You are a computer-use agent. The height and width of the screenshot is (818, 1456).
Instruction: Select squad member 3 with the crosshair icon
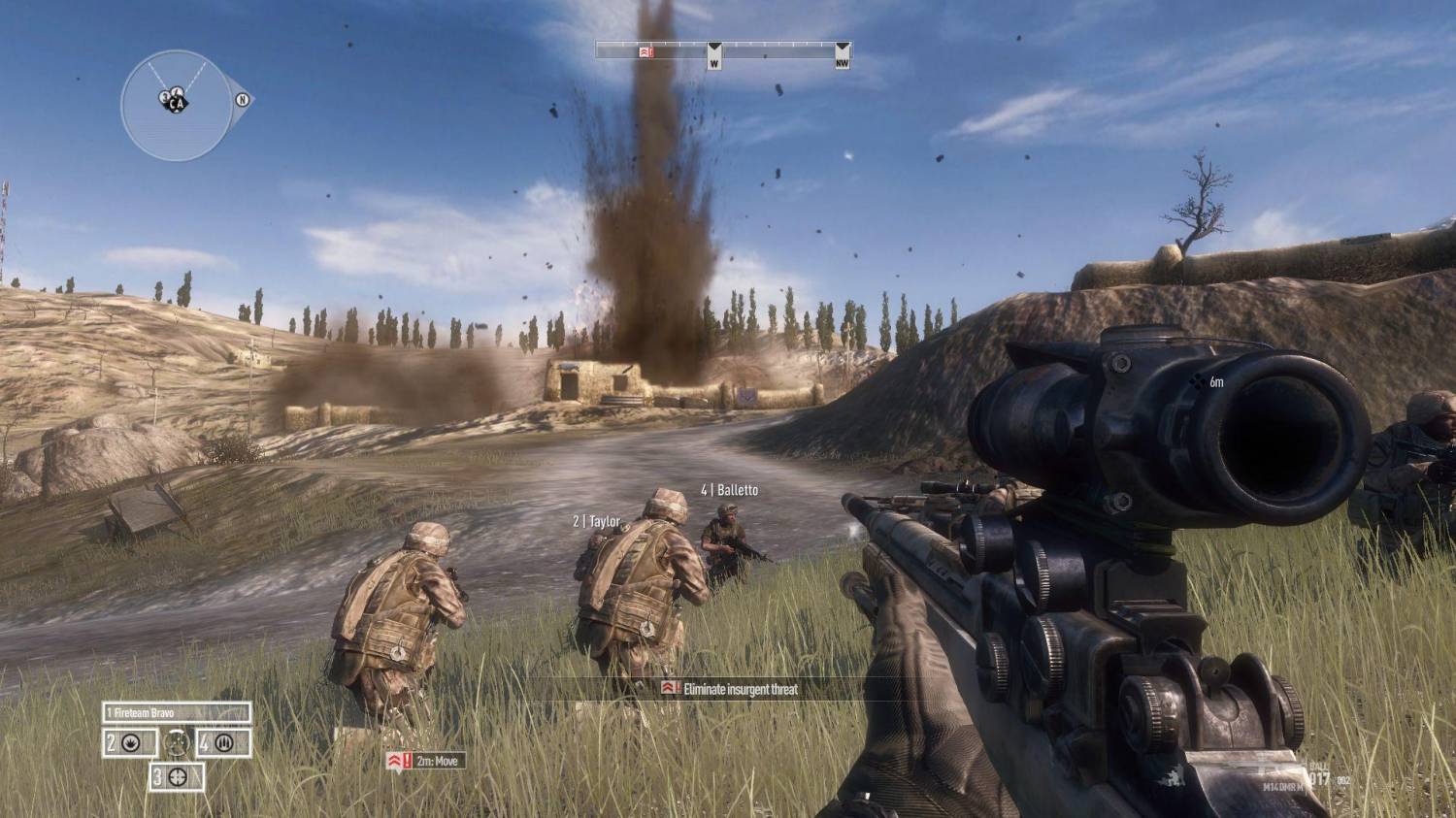(x=177, y=776)
